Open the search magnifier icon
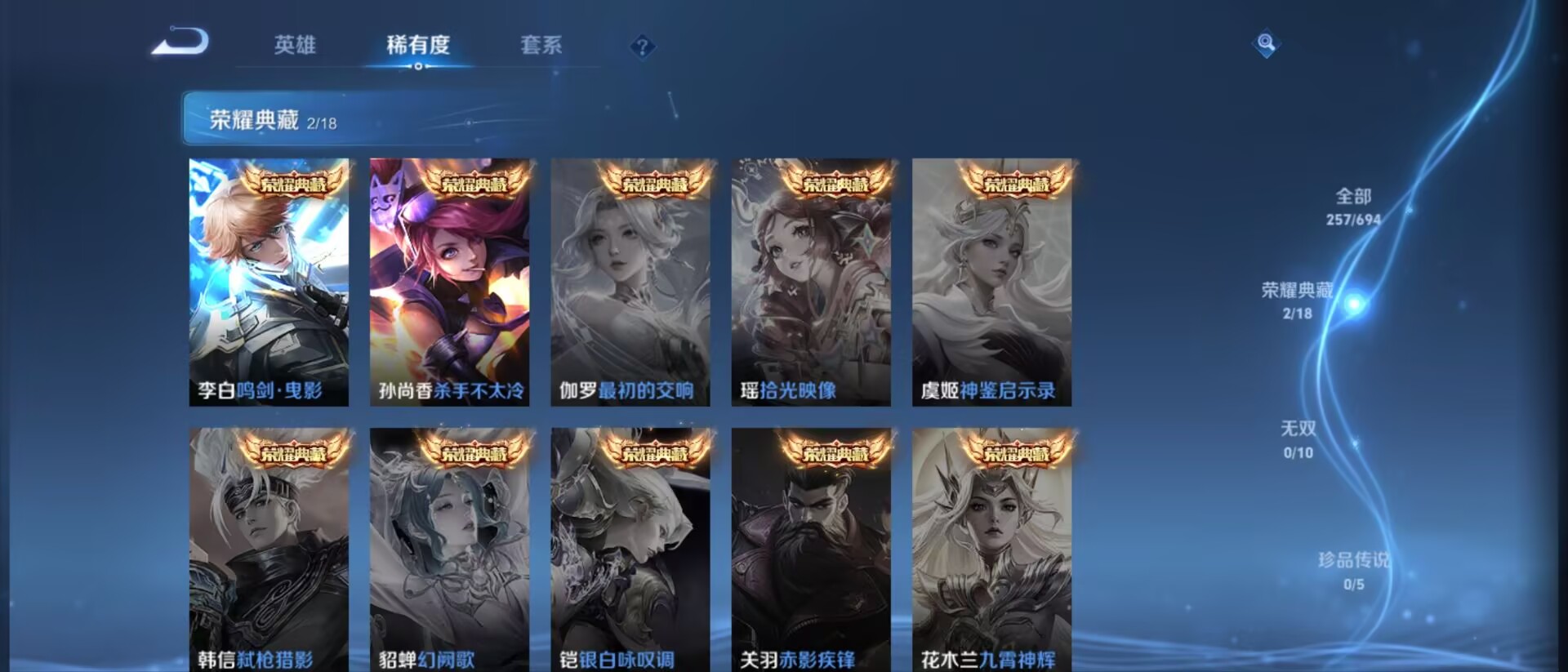Viewport: 1568px width, 672px height. pyautogui.click(x=1266, y=42)
